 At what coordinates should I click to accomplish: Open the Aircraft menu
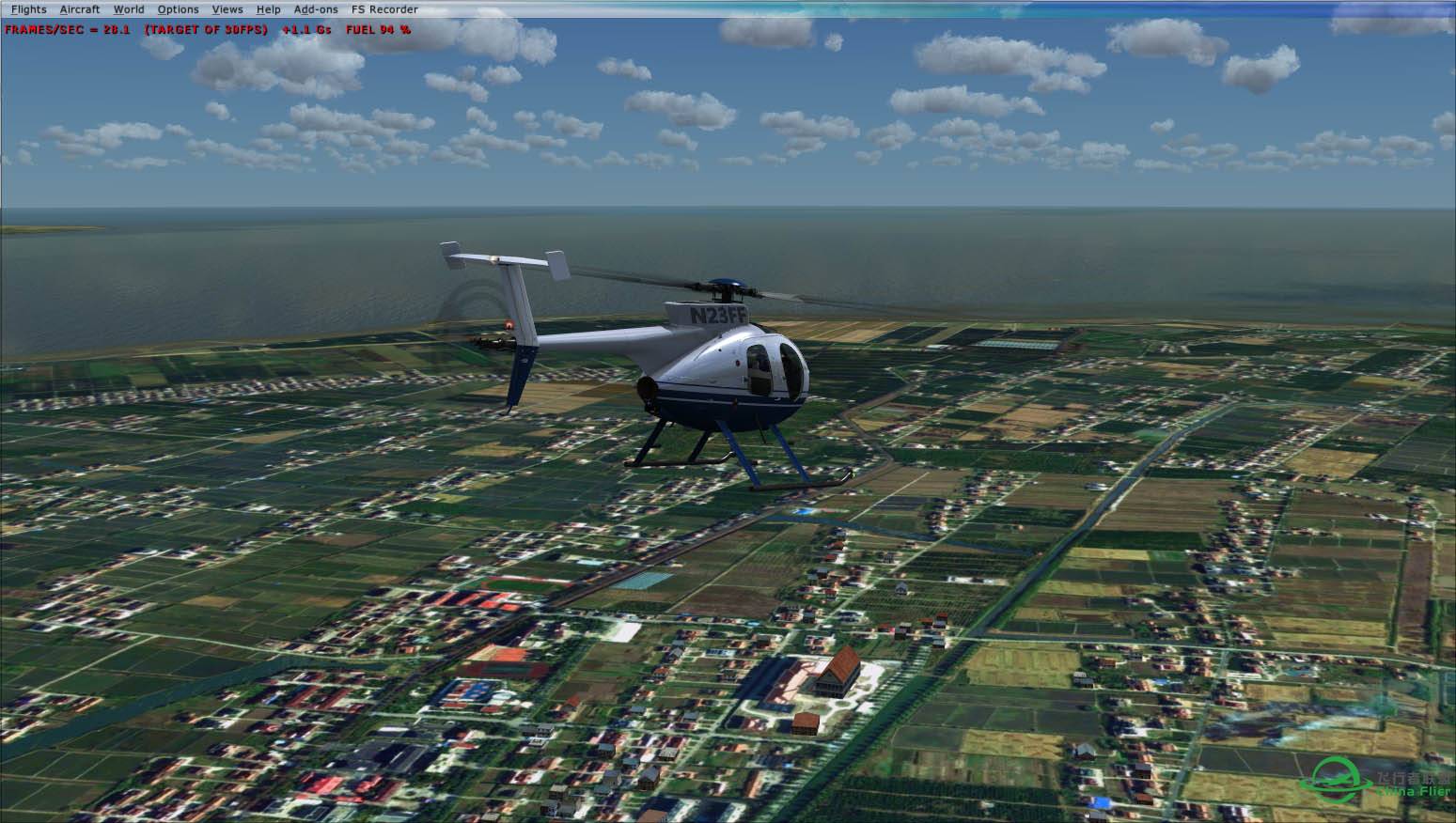[79, 9]
